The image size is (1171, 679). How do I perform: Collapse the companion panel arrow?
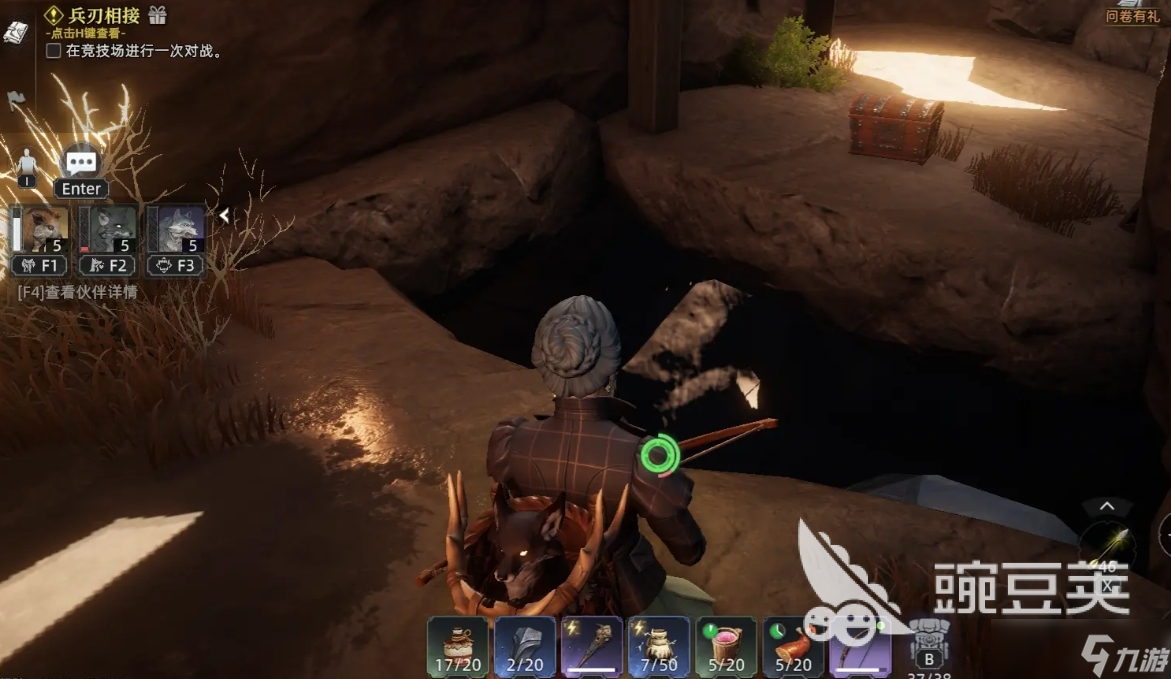(224, 215)
